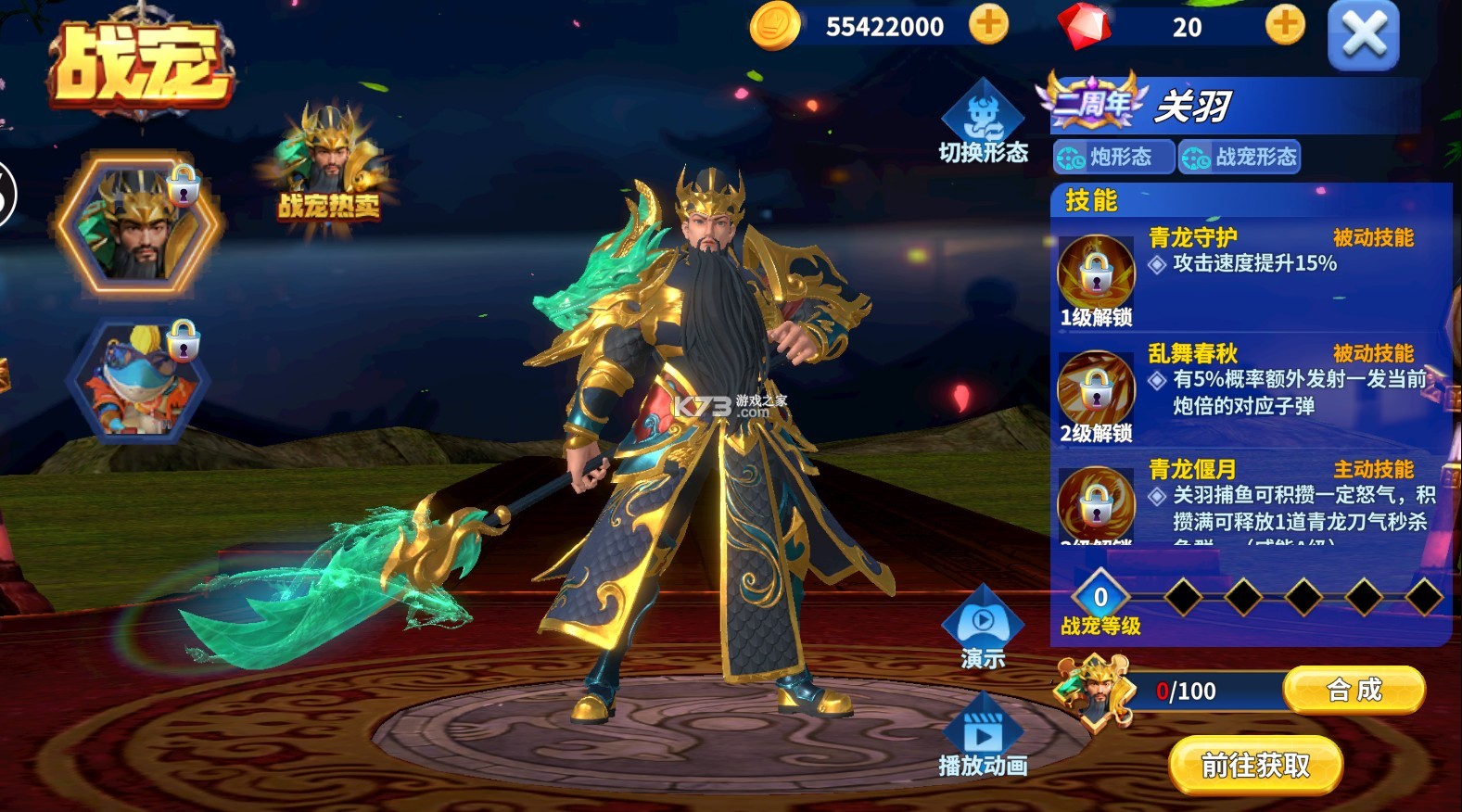Add more gold coins
This screenshot has width=1462, height=812.
pos(988,25)
